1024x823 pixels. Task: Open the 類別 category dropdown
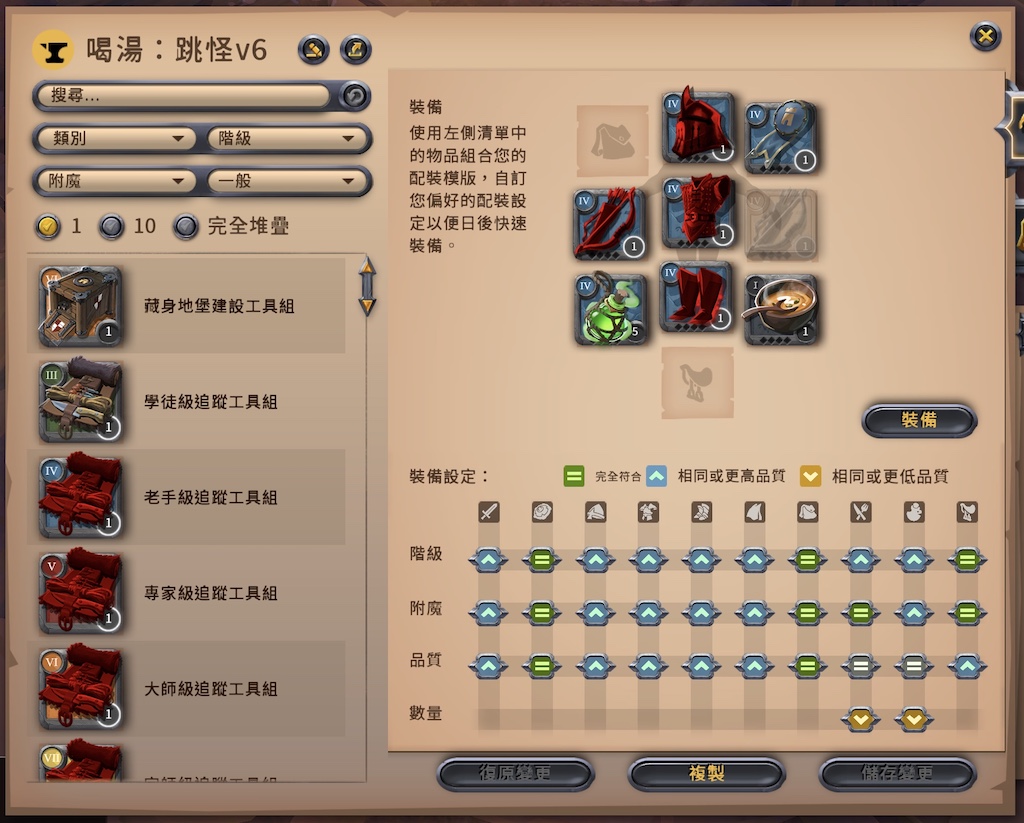coord(117,138)
